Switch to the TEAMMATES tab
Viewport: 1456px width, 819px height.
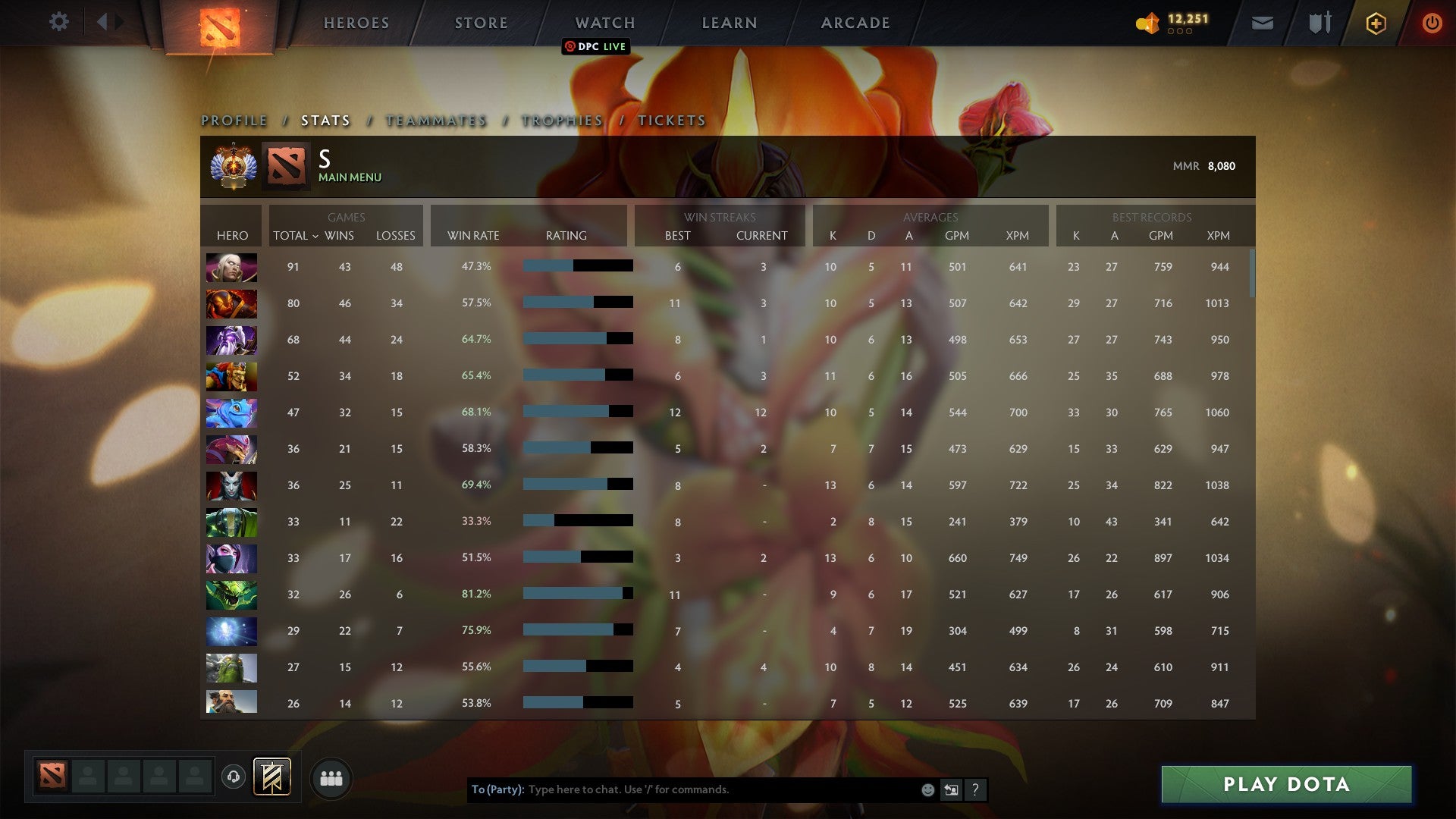pos(435,120)
